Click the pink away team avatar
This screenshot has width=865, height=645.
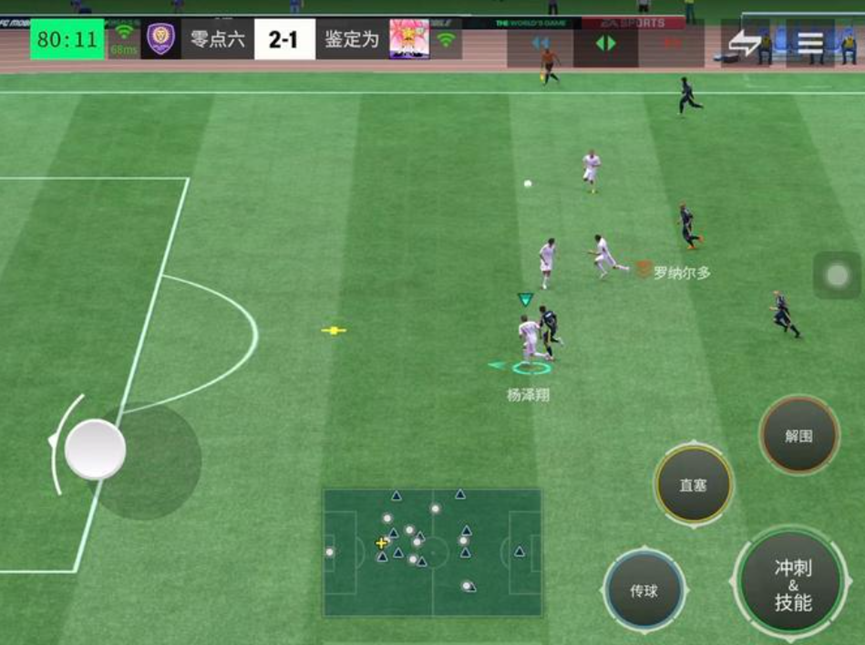point(409,39)
